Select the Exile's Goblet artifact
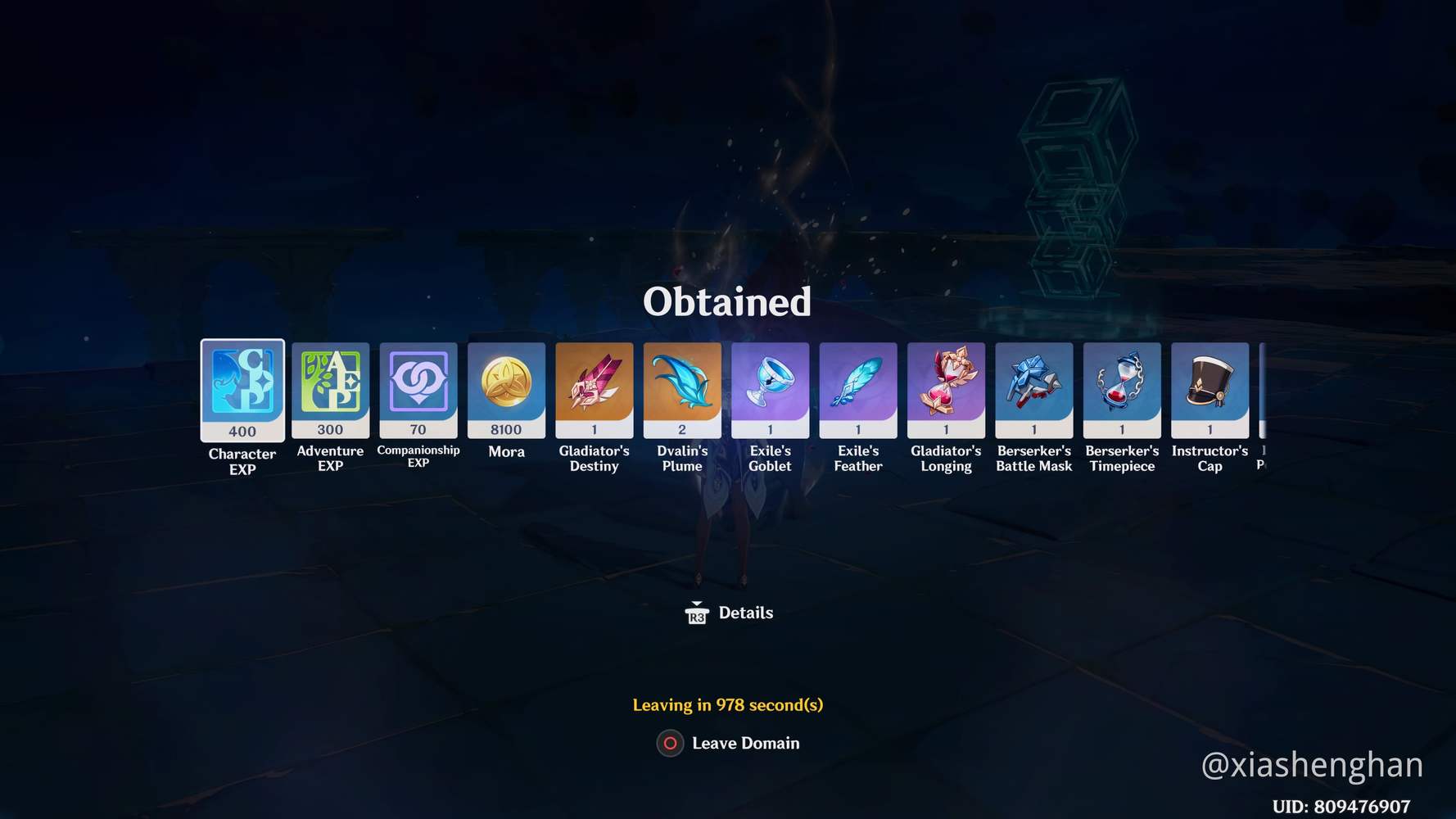The image size is (1456, 819). [x=771, y=387]
